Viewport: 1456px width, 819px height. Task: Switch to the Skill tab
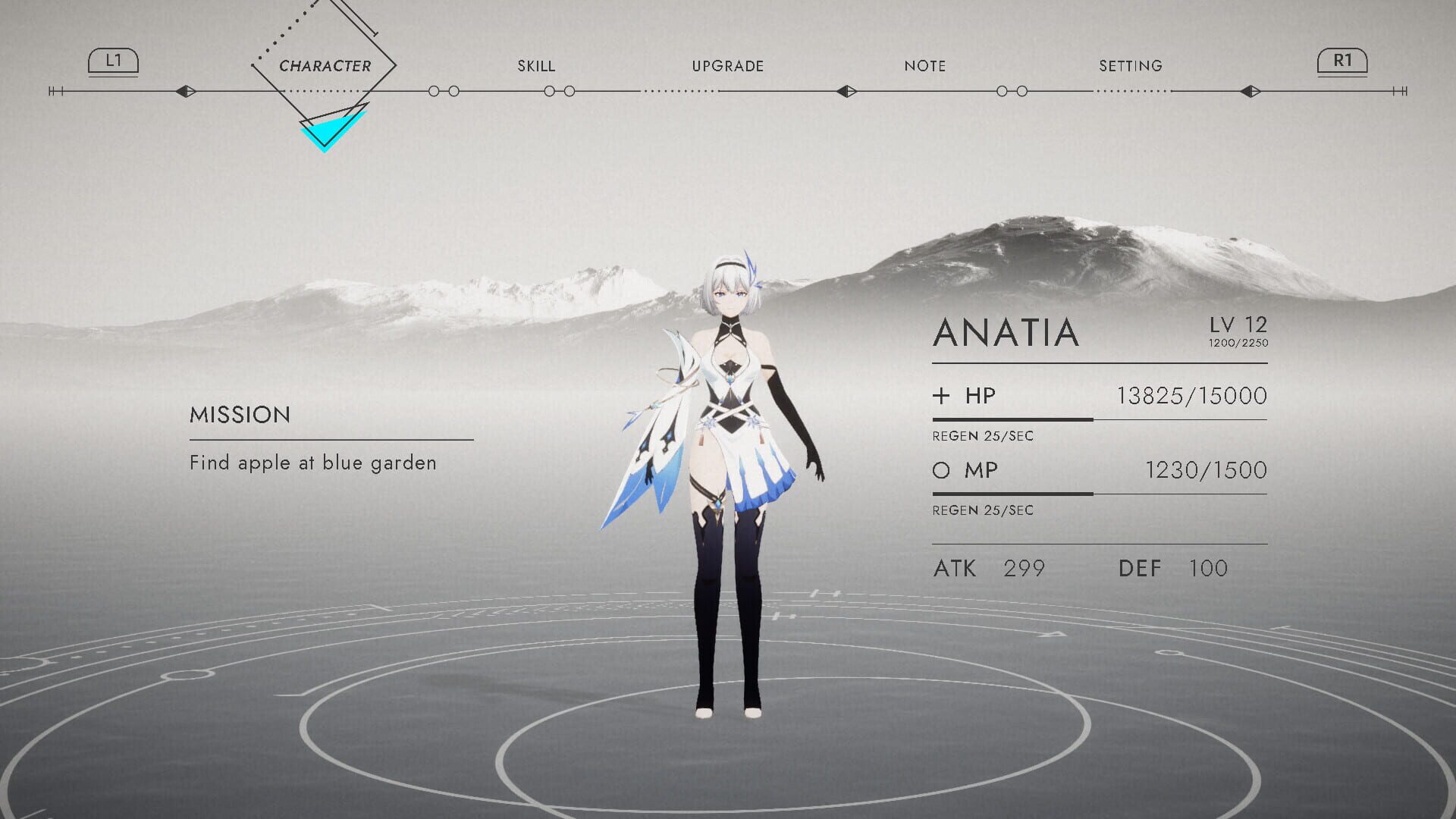[537, 66]
